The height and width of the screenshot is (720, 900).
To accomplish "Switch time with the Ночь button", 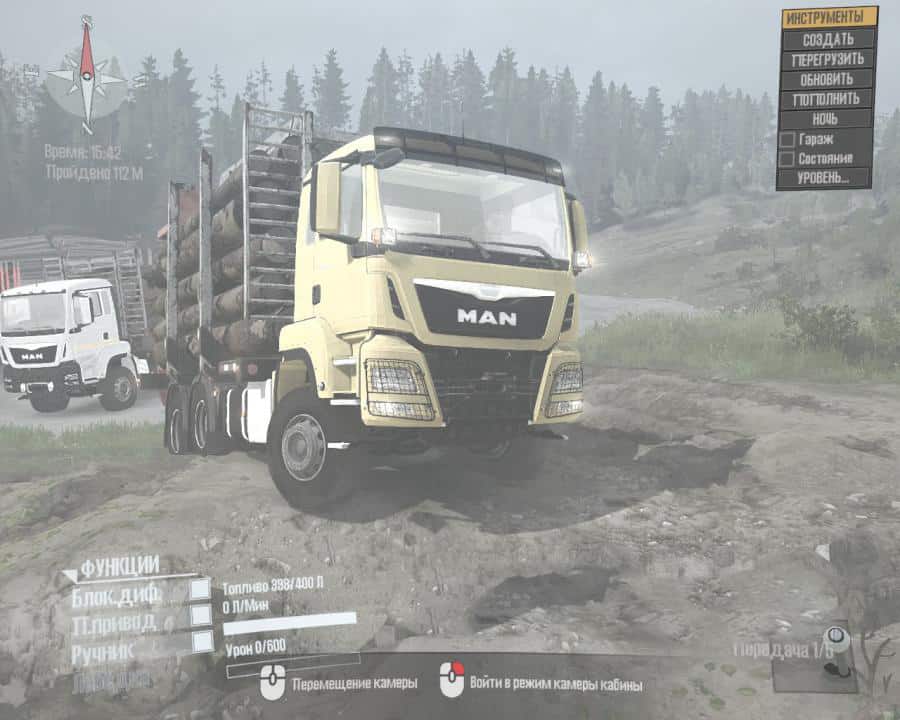I will pos(827,119).
